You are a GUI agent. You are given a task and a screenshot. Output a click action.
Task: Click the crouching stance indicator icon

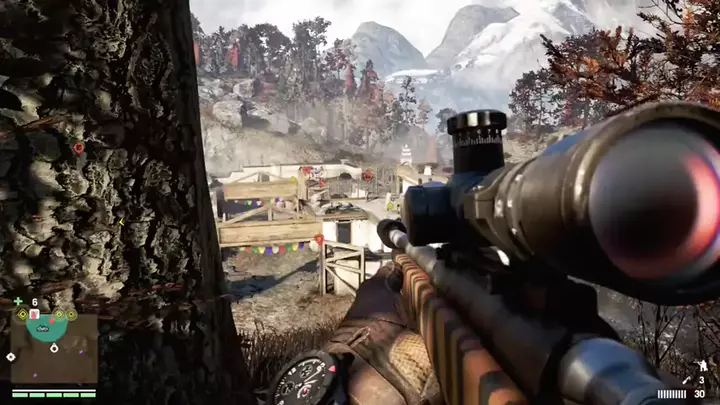coord(703,365)
